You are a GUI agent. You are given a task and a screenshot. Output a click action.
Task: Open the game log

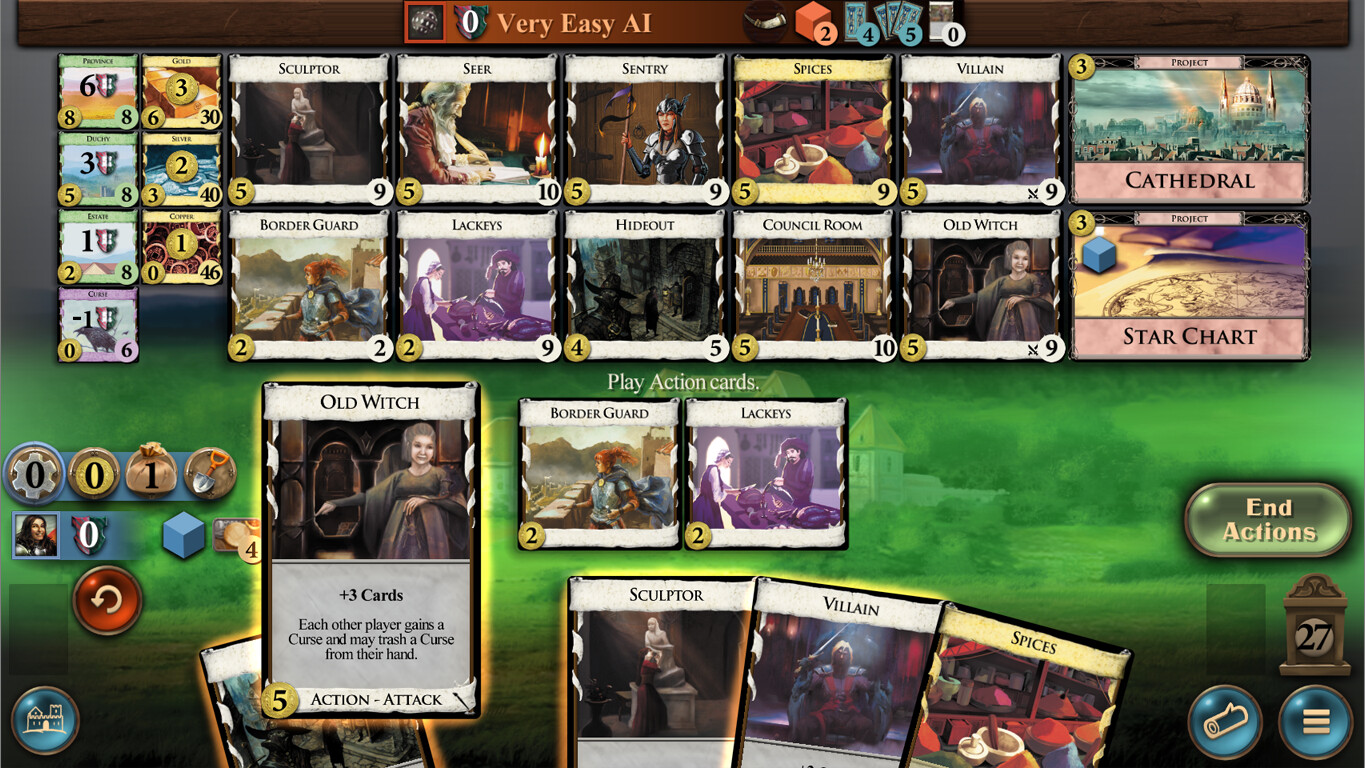pos(1227,719)
